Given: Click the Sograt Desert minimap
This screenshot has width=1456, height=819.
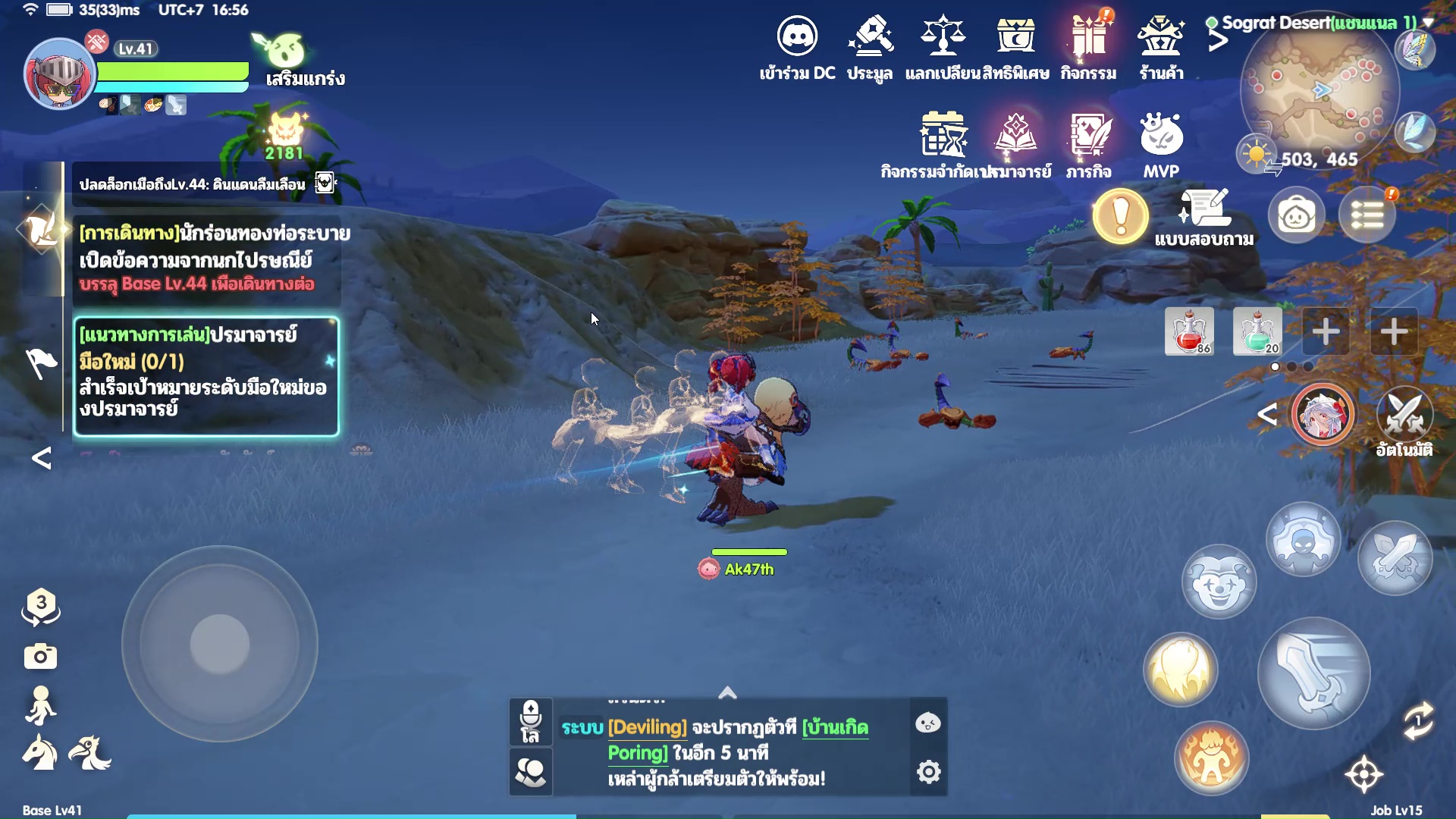Looking at the screenshot, I should [1320, 91].
